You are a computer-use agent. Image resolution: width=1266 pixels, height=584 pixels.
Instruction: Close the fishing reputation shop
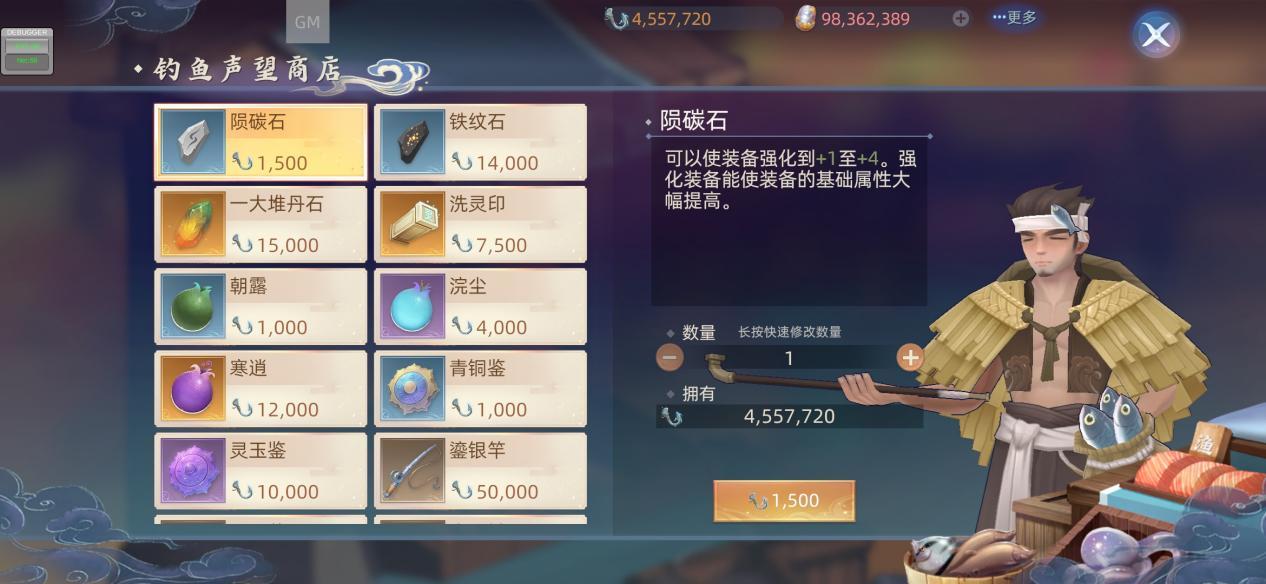(1156, 35)
